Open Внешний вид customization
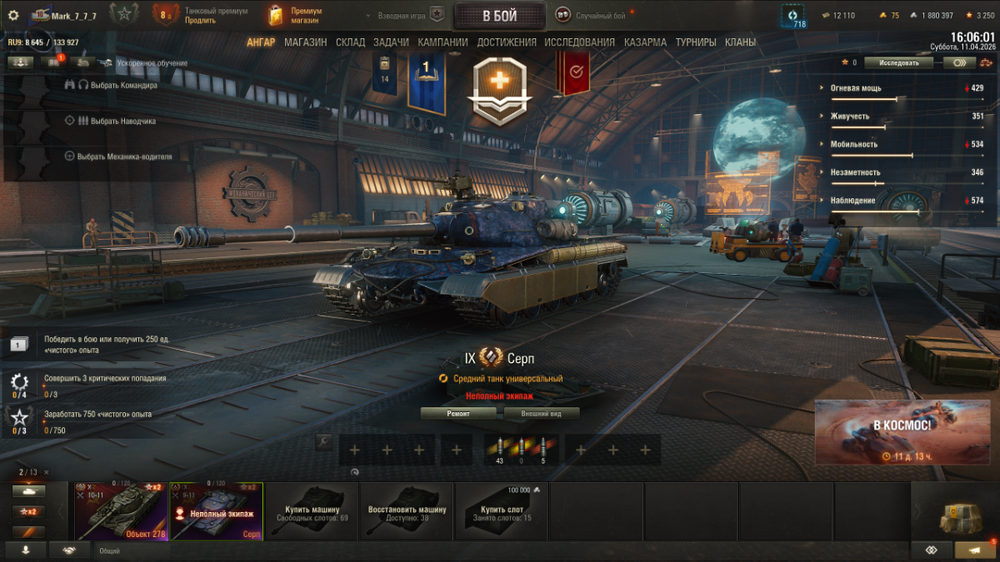Viewport: 1000px width, 562px height. pos(541,413)
